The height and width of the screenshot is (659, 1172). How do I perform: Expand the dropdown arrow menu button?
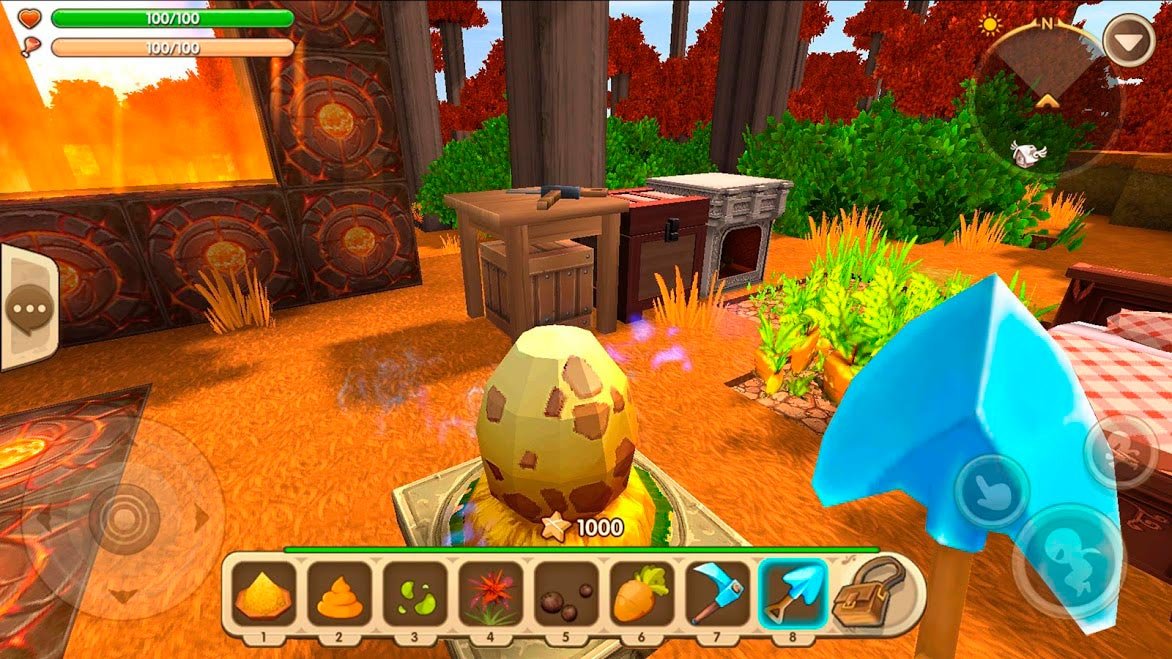click(x=1128, y=40)
